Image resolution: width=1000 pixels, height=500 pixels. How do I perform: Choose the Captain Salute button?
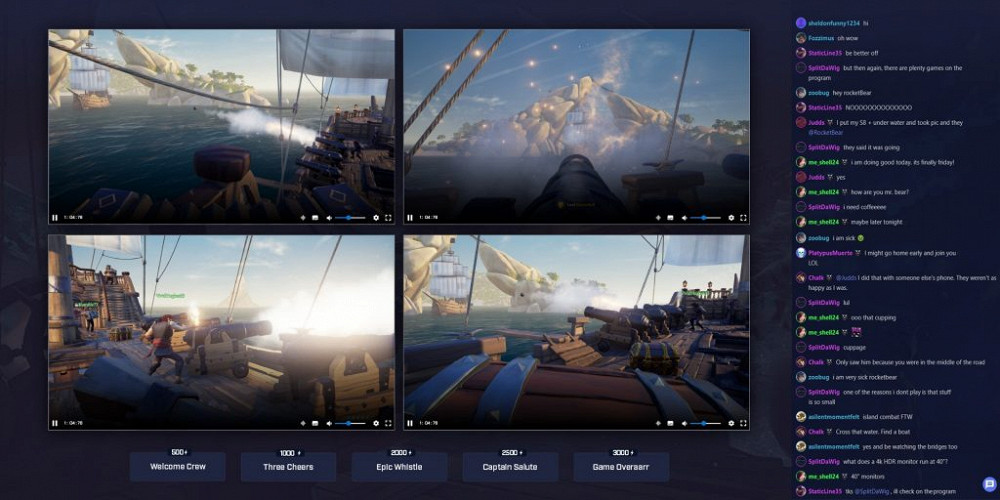[x=510, y=467]
